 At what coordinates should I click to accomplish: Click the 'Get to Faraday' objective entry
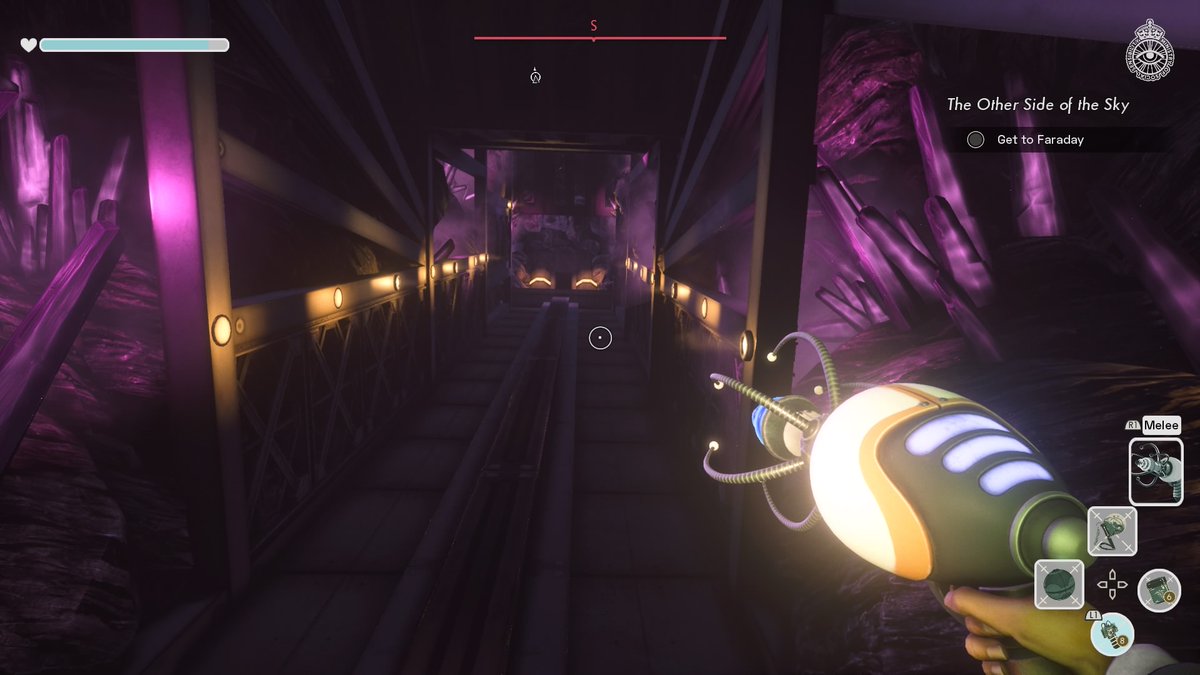click(1040, 140)
